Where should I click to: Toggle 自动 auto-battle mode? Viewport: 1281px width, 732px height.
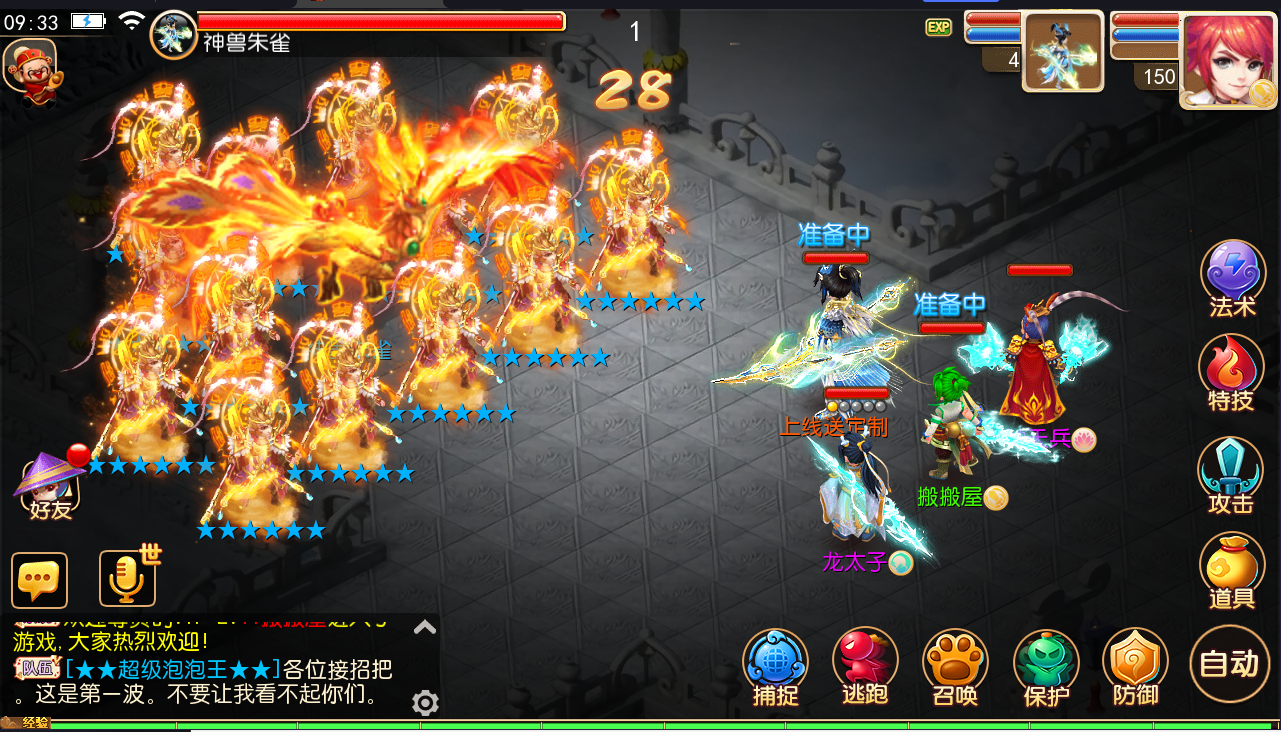[x=1229, y=664]
